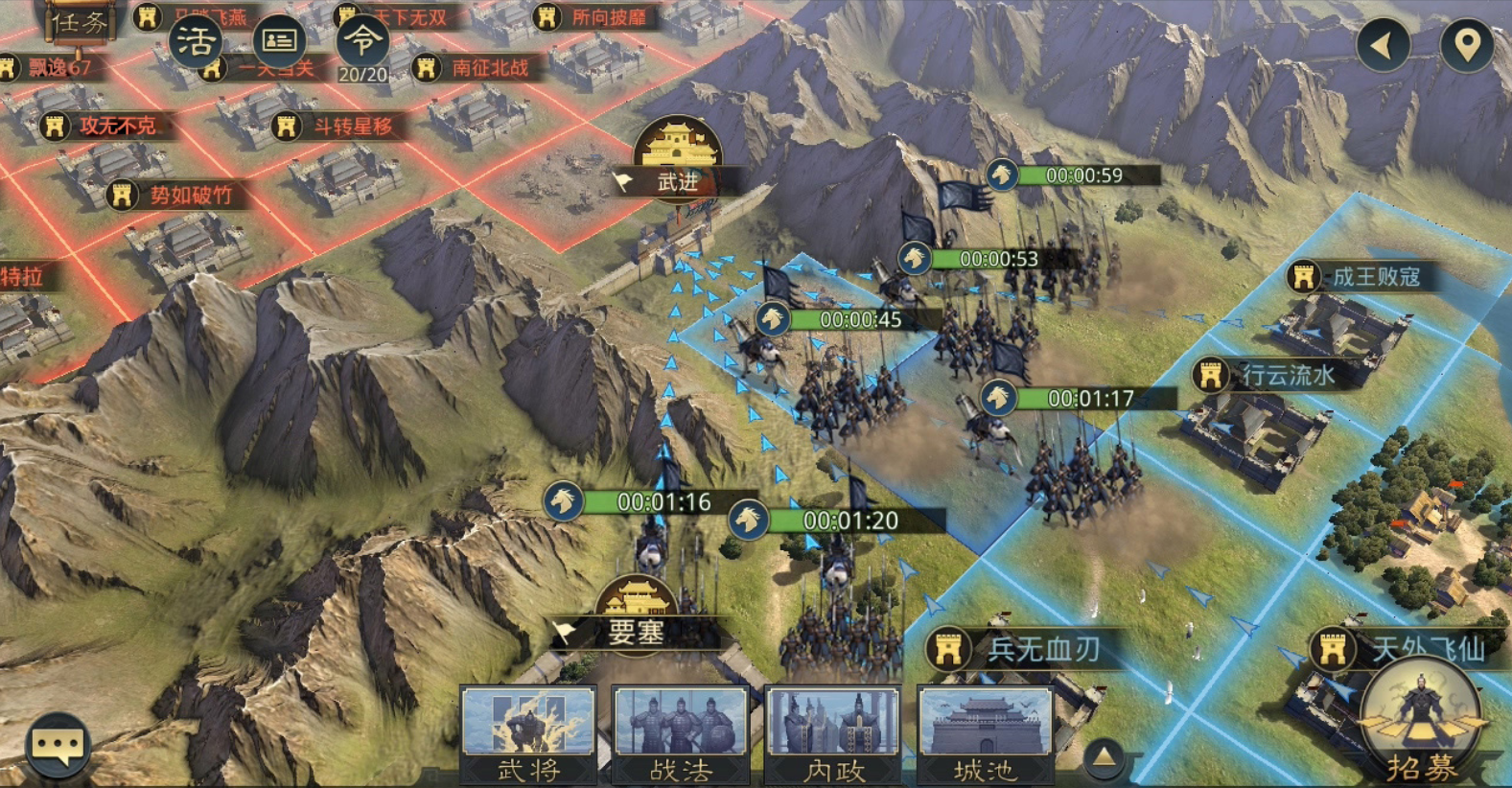Screen dimensions: 1512x788
Task: Open the 内政 internal affairs menu
Action: tap(833, 734)
